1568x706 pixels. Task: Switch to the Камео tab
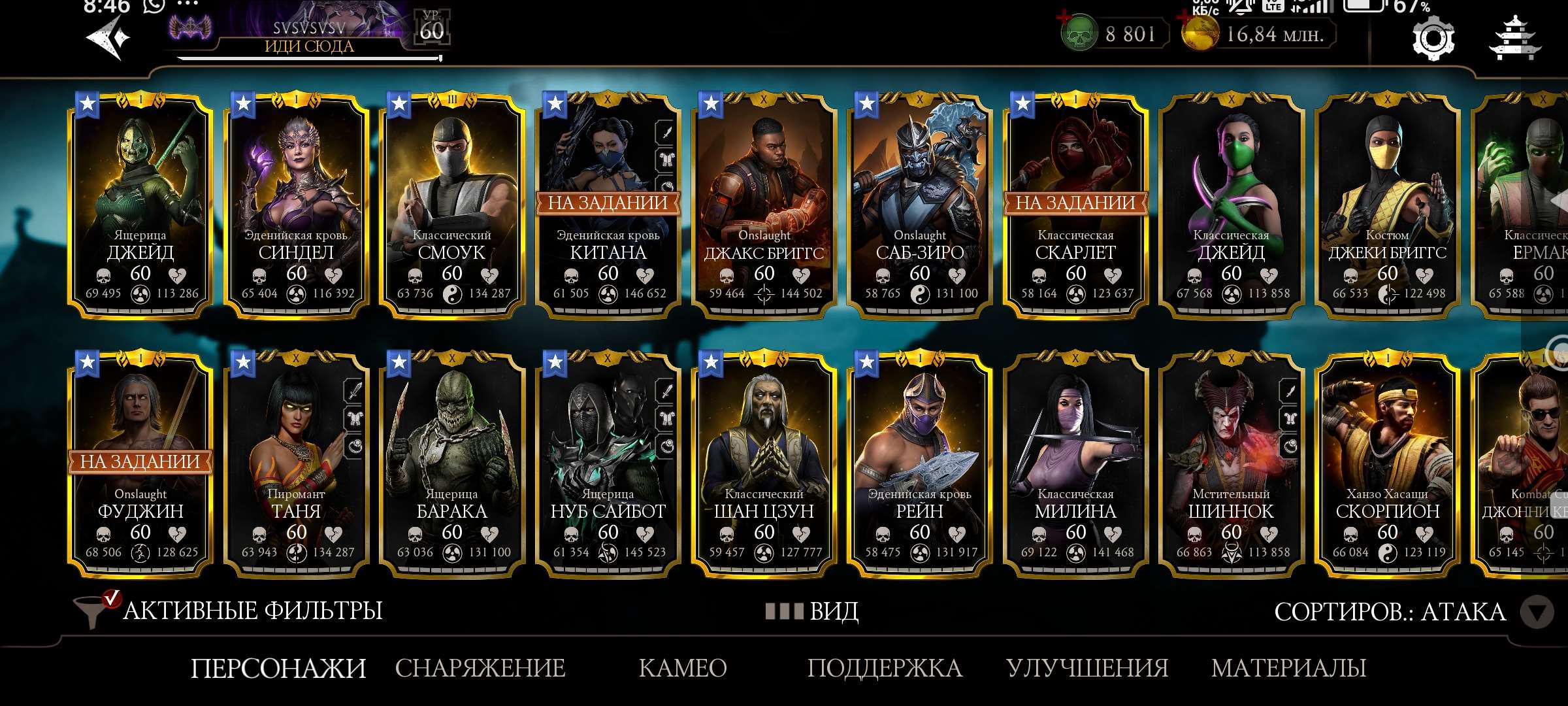tap(683, 668)
